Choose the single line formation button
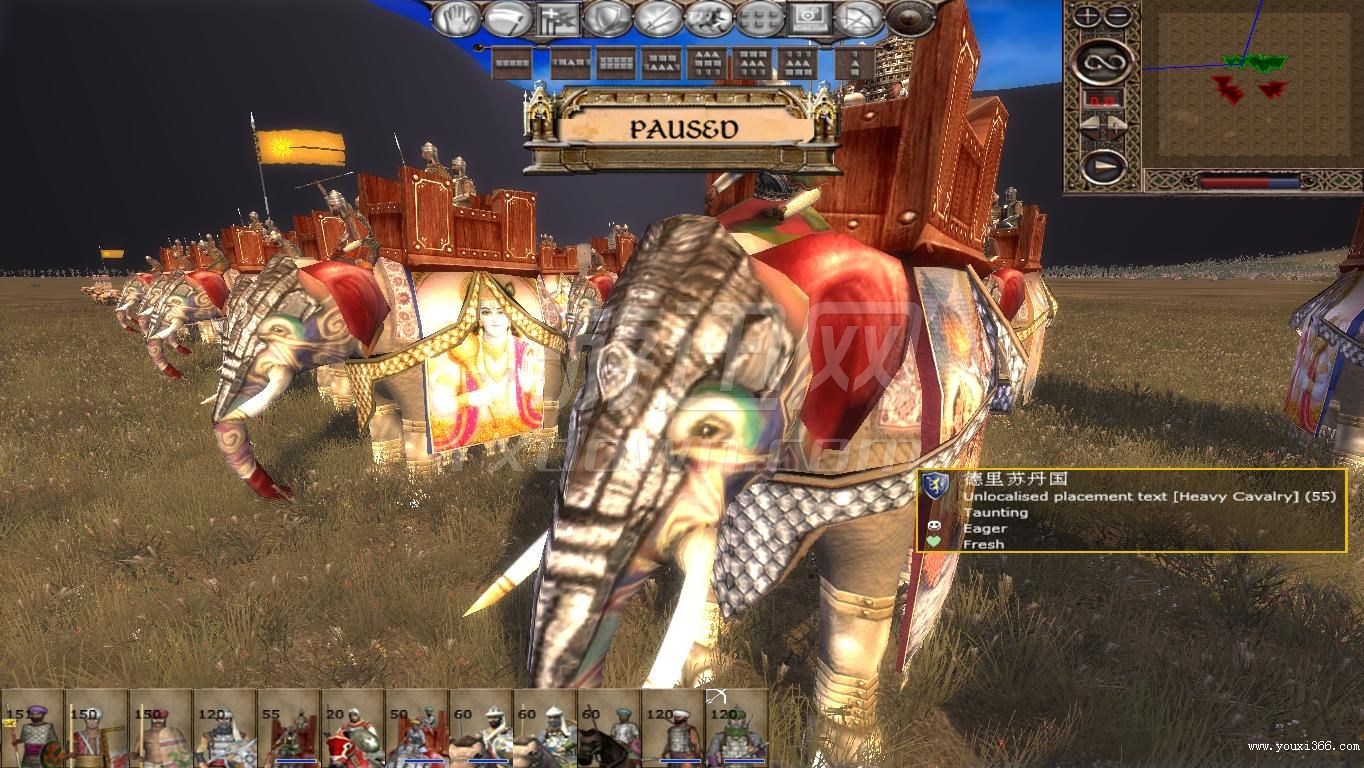The image size is (1364, 768). tap(513, 63)
